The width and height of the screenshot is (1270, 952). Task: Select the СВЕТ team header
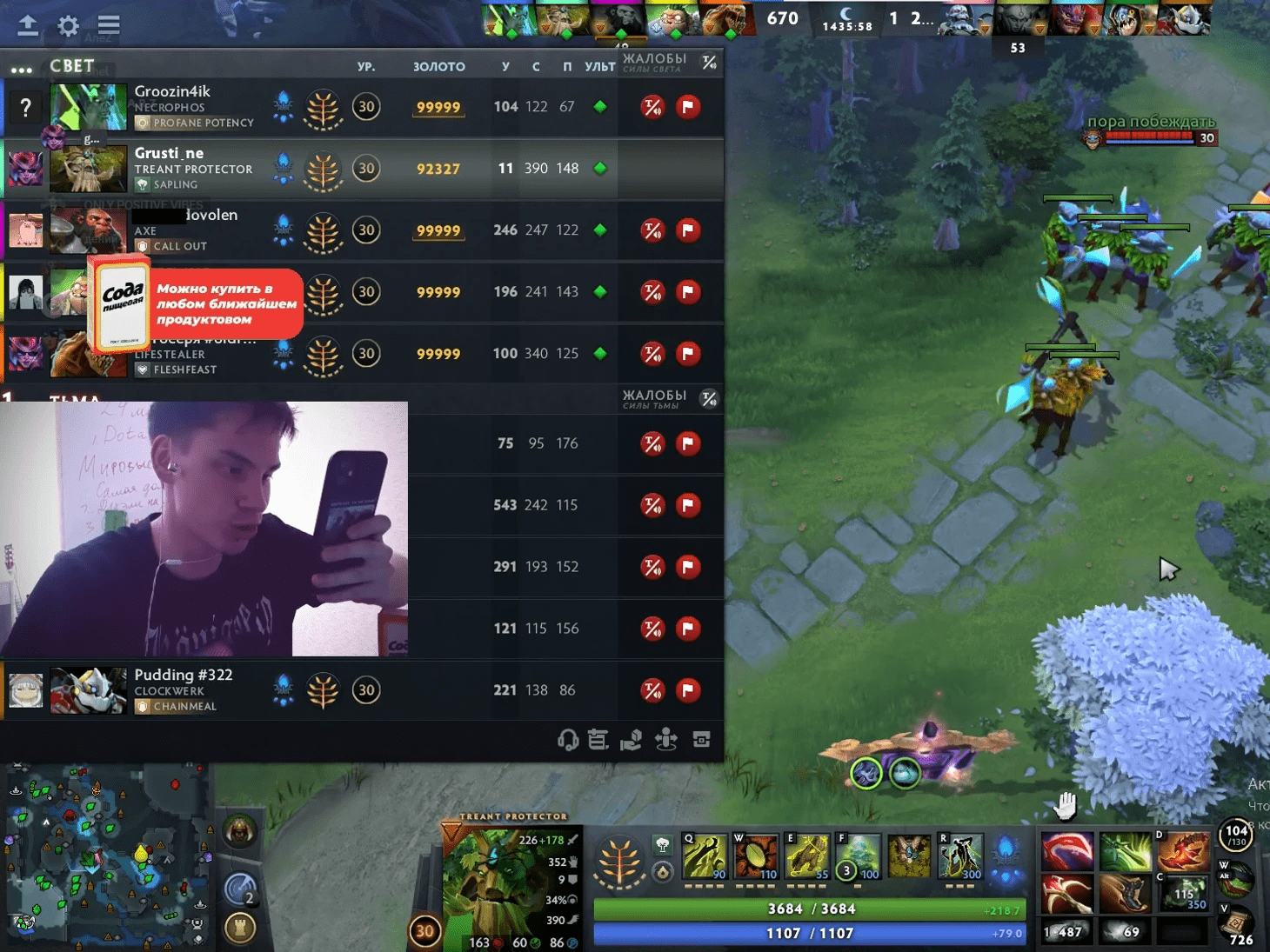click(x=71, y=65)
